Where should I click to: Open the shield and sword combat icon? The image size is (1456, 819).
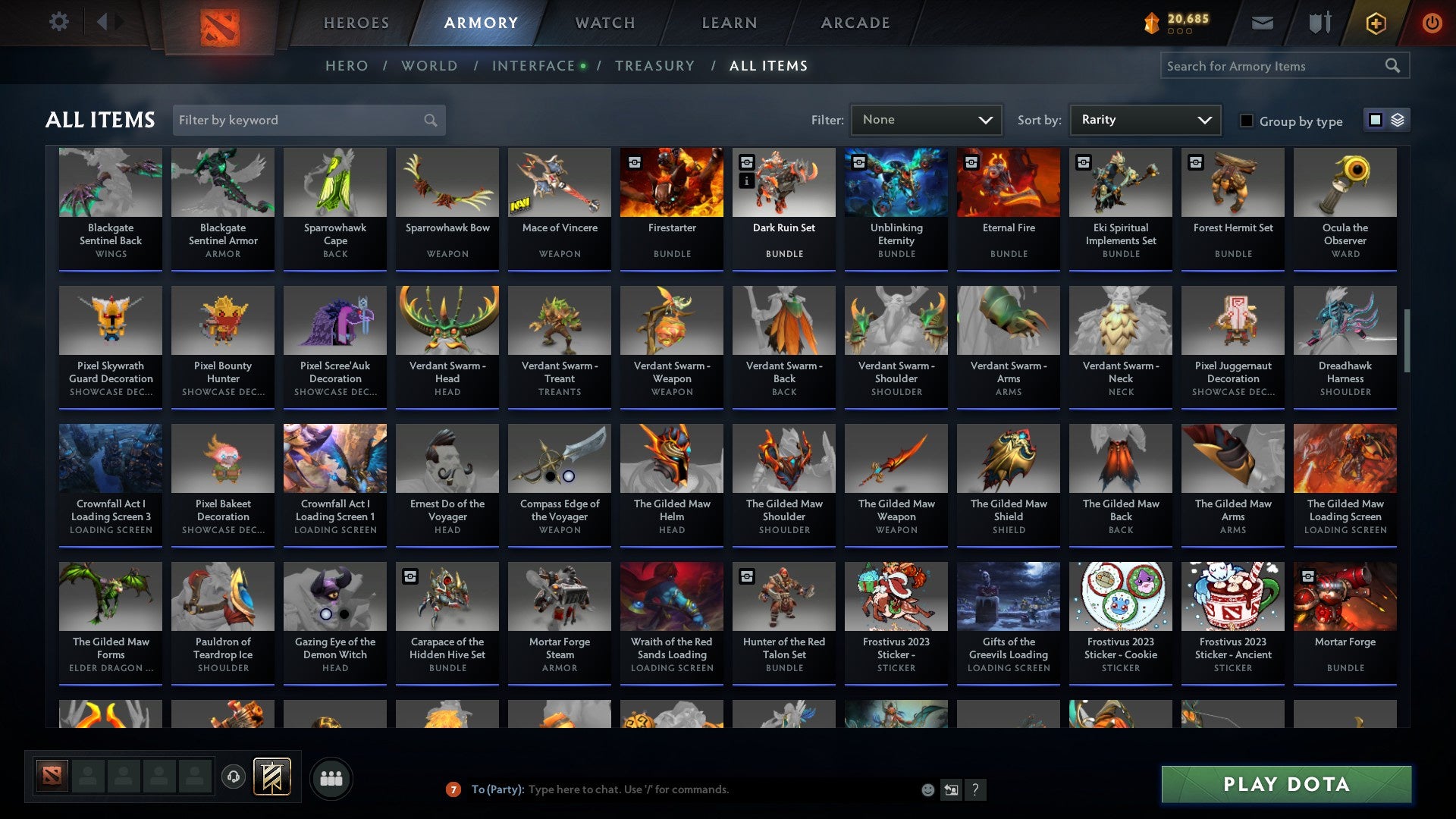click(x=1319, y=23)
